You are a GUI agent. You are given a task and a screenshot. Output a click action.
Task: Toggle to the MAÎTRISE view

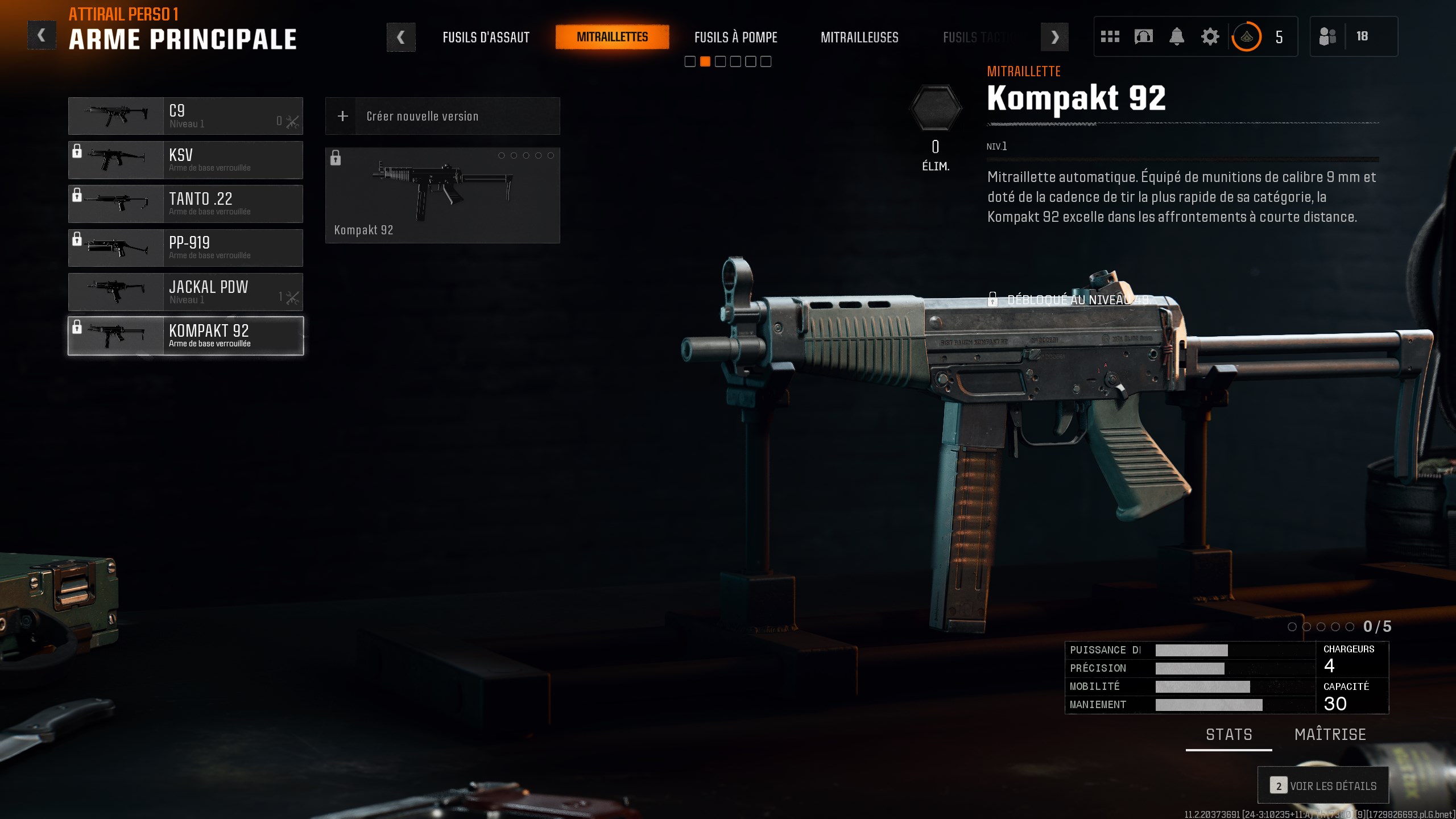coord(1330,734)
